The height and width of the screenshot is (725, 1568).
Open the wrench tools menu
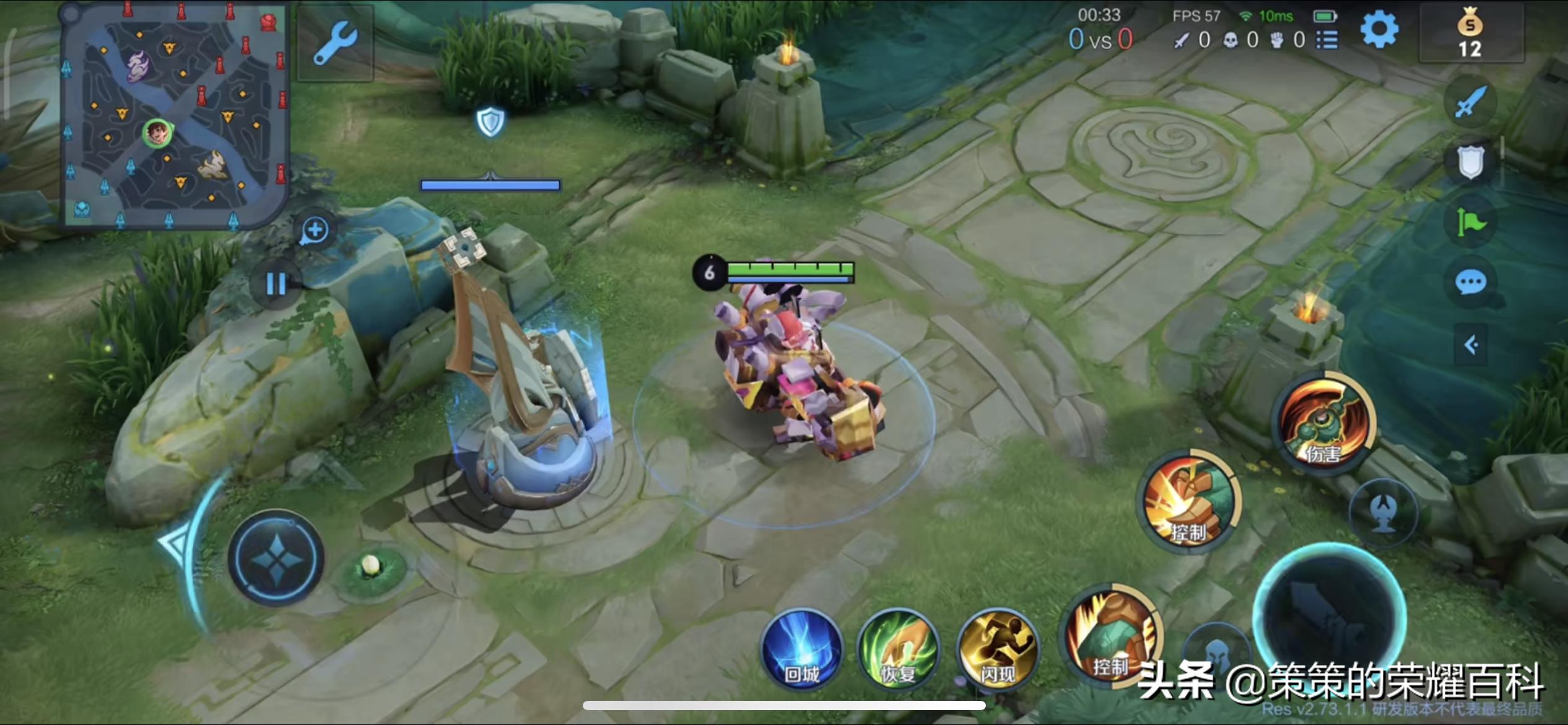pyautogui.click(x=335, y=43)
